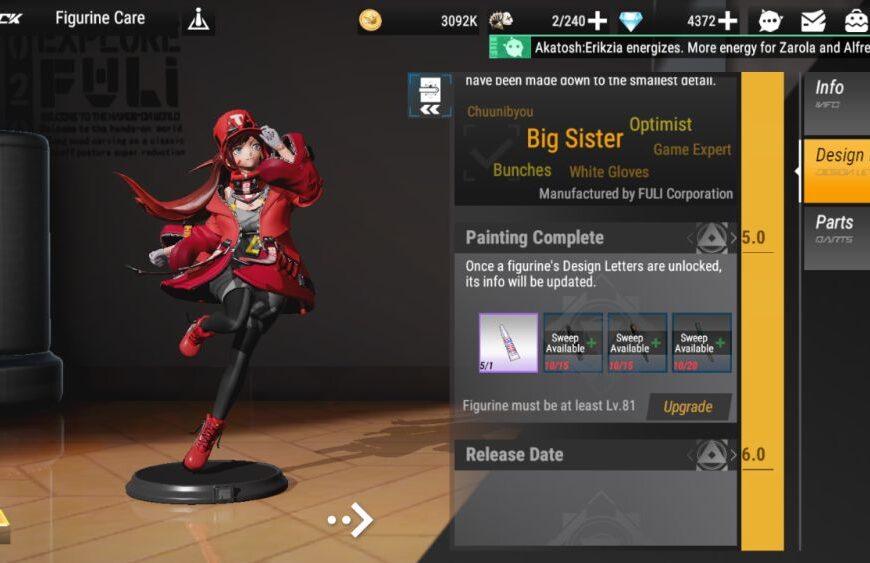
Task: Open the bag icon in top corner
Action: [856, 20]
